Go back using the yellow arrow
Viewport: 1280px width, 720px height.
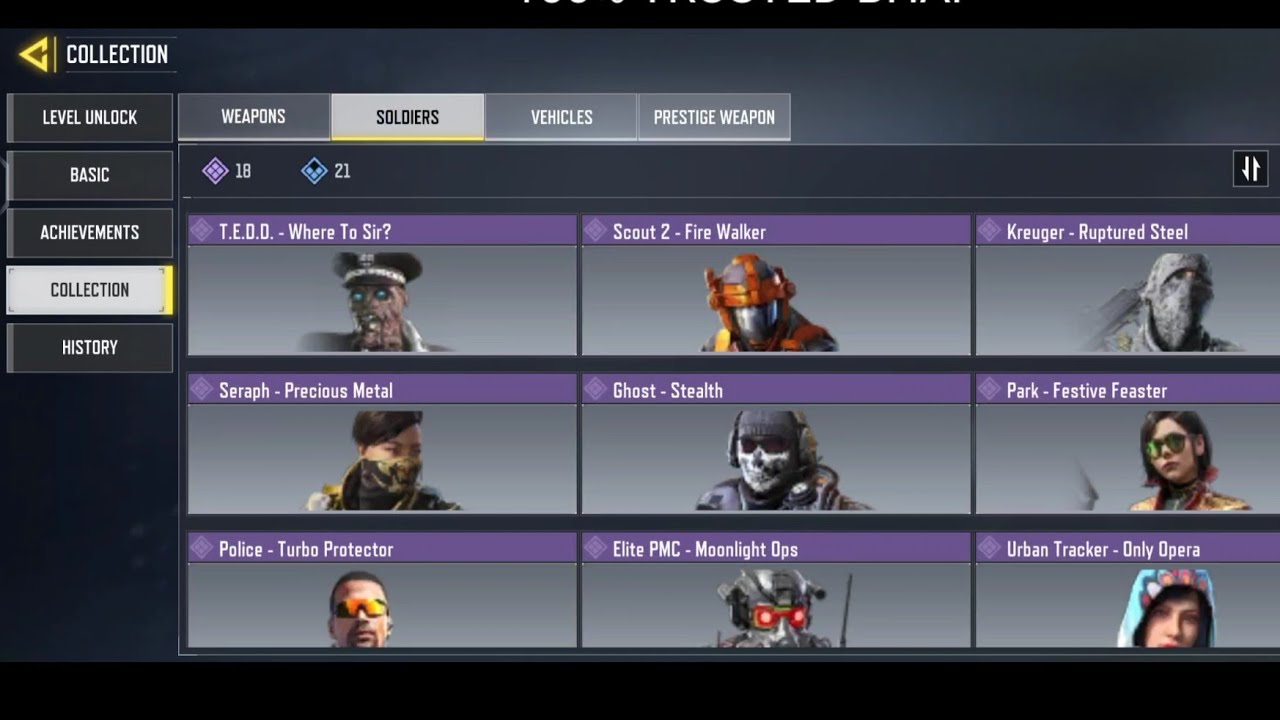[36, 54]
